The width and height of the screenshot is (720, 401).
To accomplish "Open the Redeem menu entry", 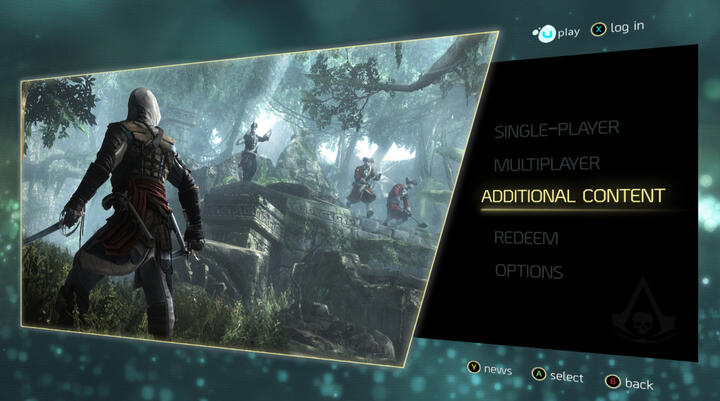I will point(526,238).
